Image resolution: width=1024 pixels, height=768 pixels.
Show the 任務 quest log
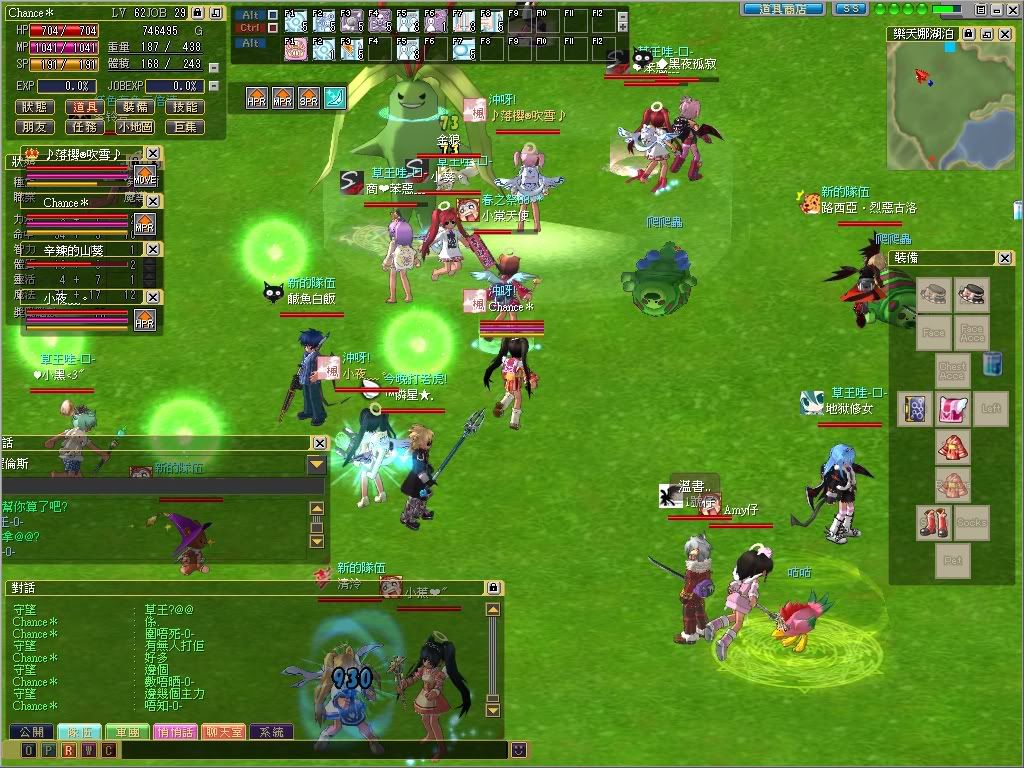coord(85,127)
